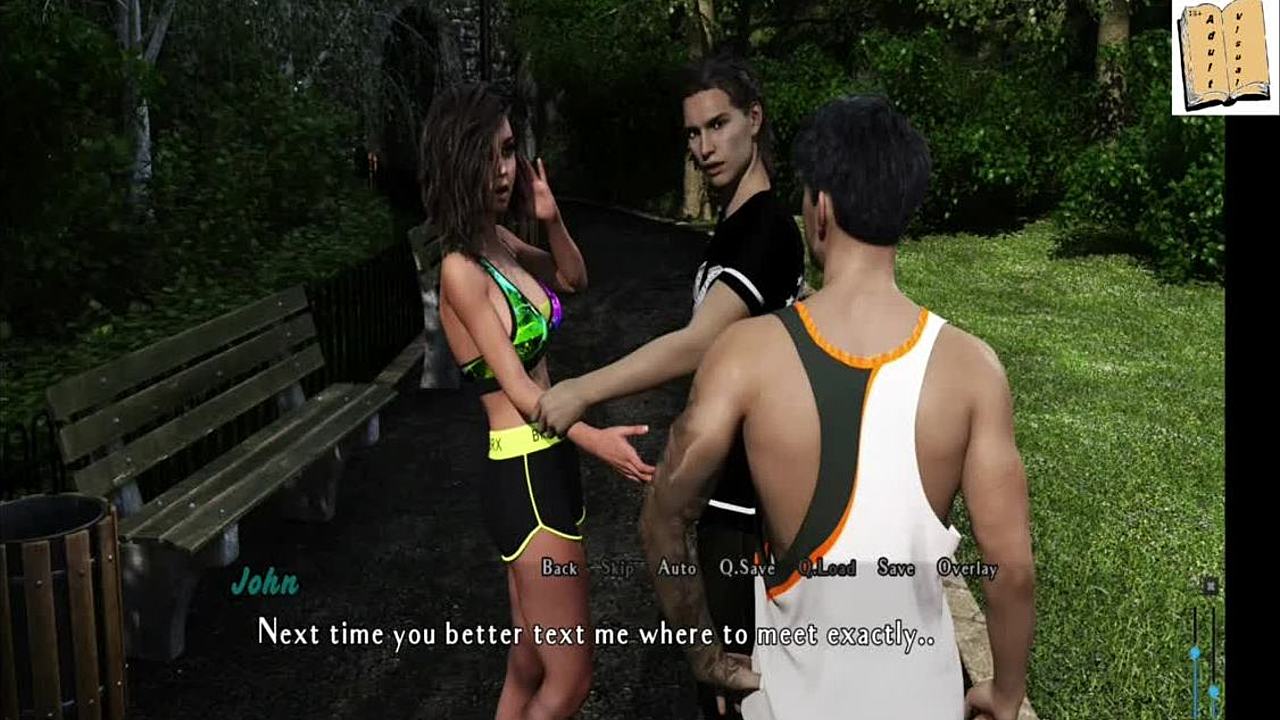Quick save with Q.Save
The width and height of the screenshot is (1280, 720).
(747, 568)
